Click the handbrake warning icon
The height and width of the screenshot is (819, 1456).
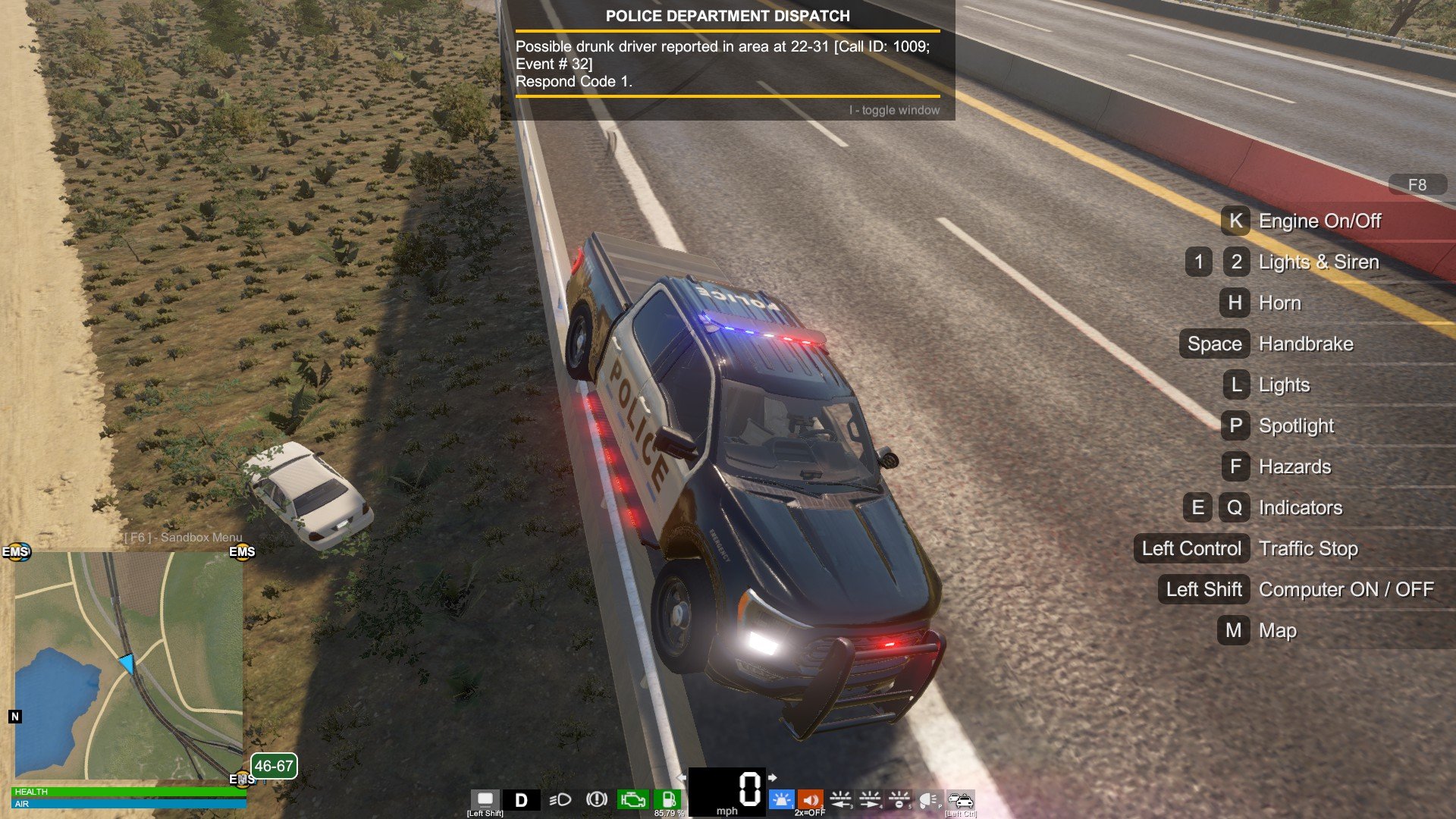point(597,799)
